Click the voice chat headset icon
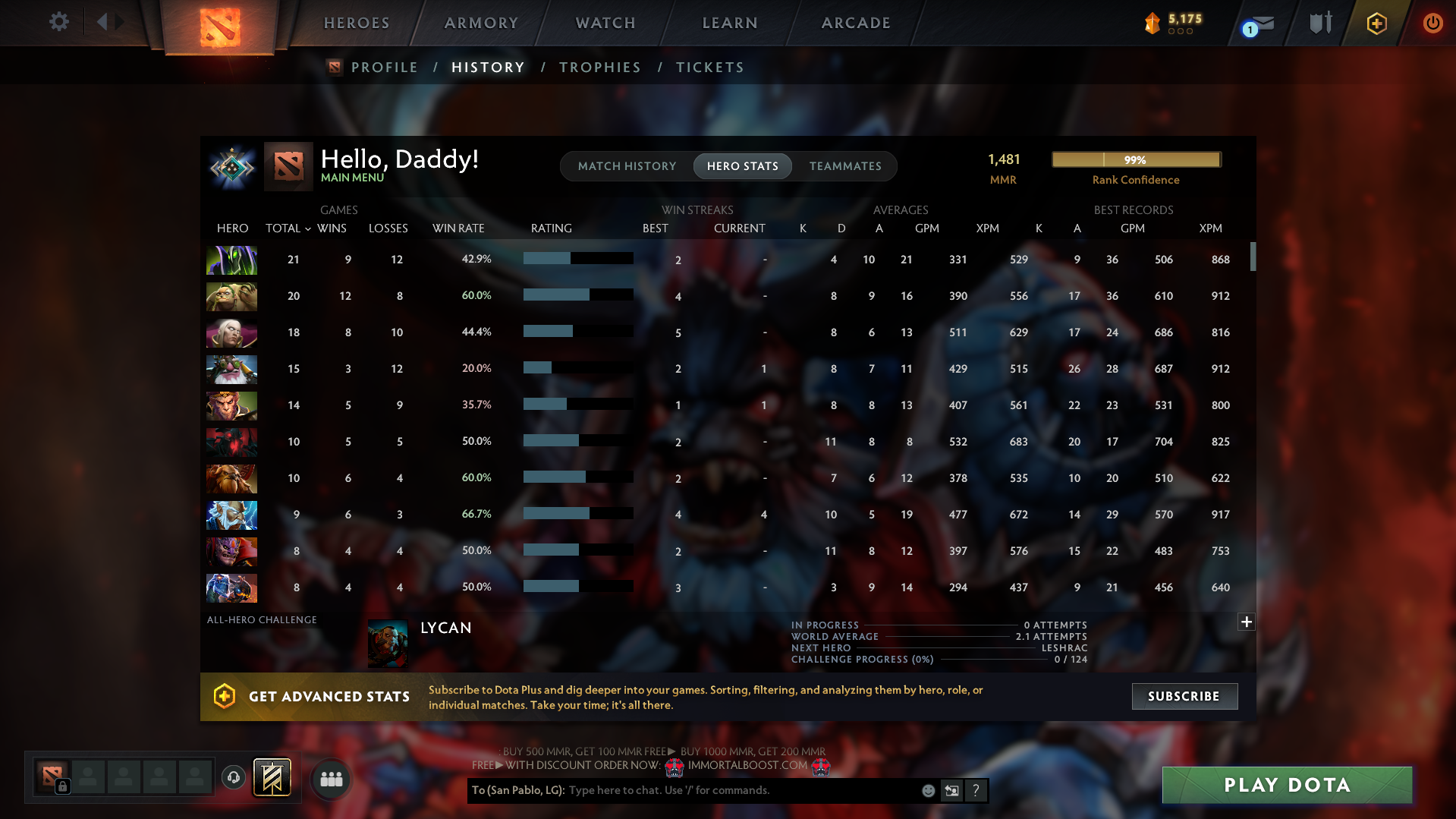1456x819 pixels. pyautogui.click(x=233, y=778)
